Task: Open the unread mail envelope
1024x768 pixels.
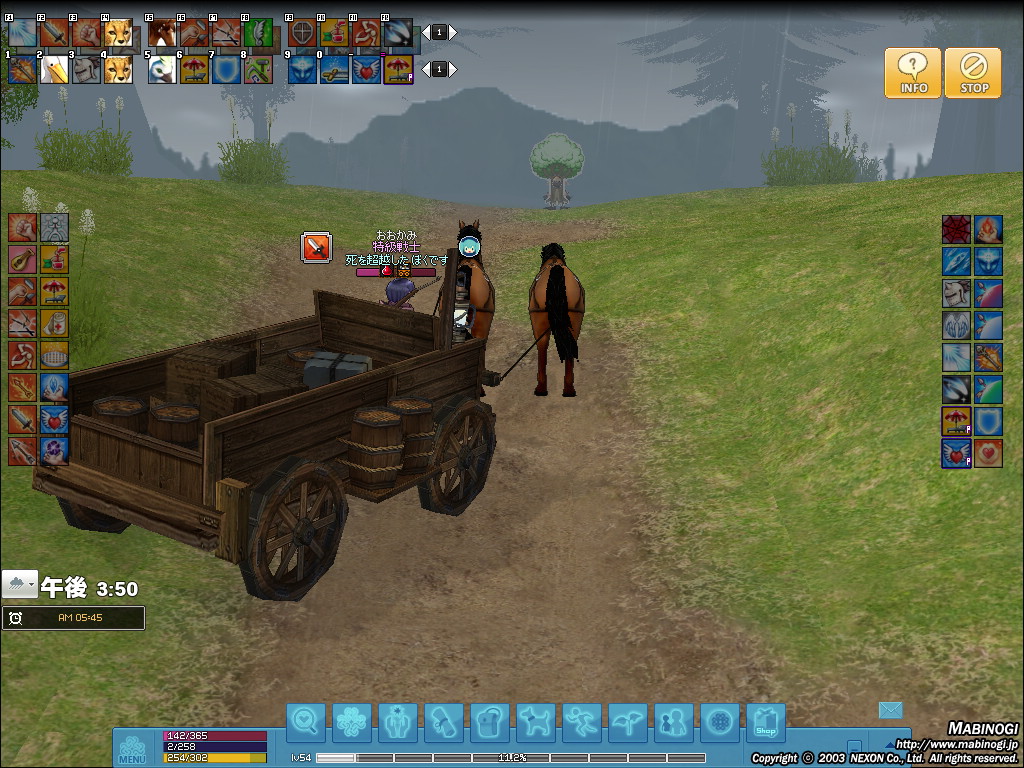Action: pos(891,710)
